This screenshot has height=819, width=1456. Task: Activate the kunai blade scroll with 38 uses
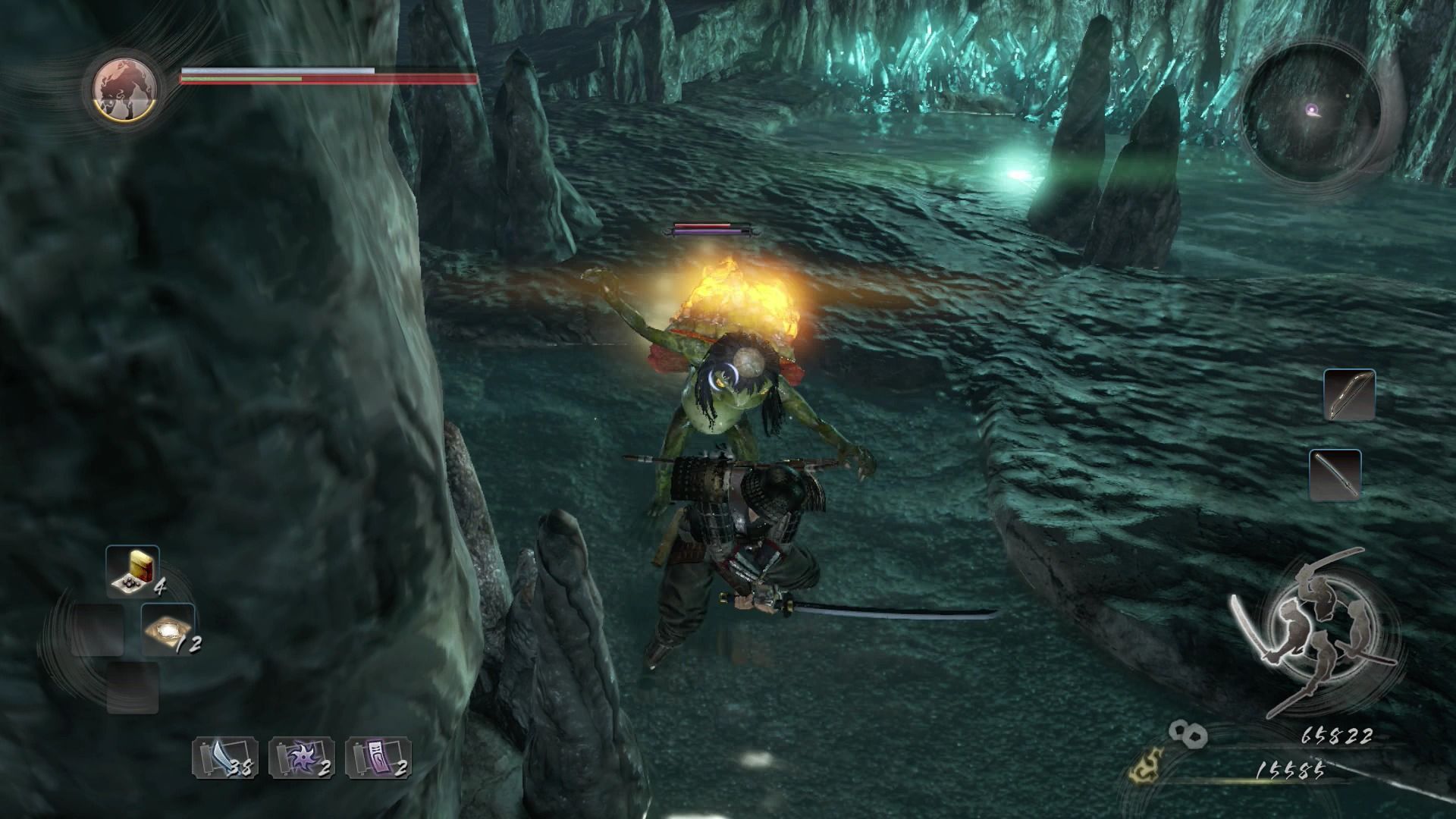224,757
